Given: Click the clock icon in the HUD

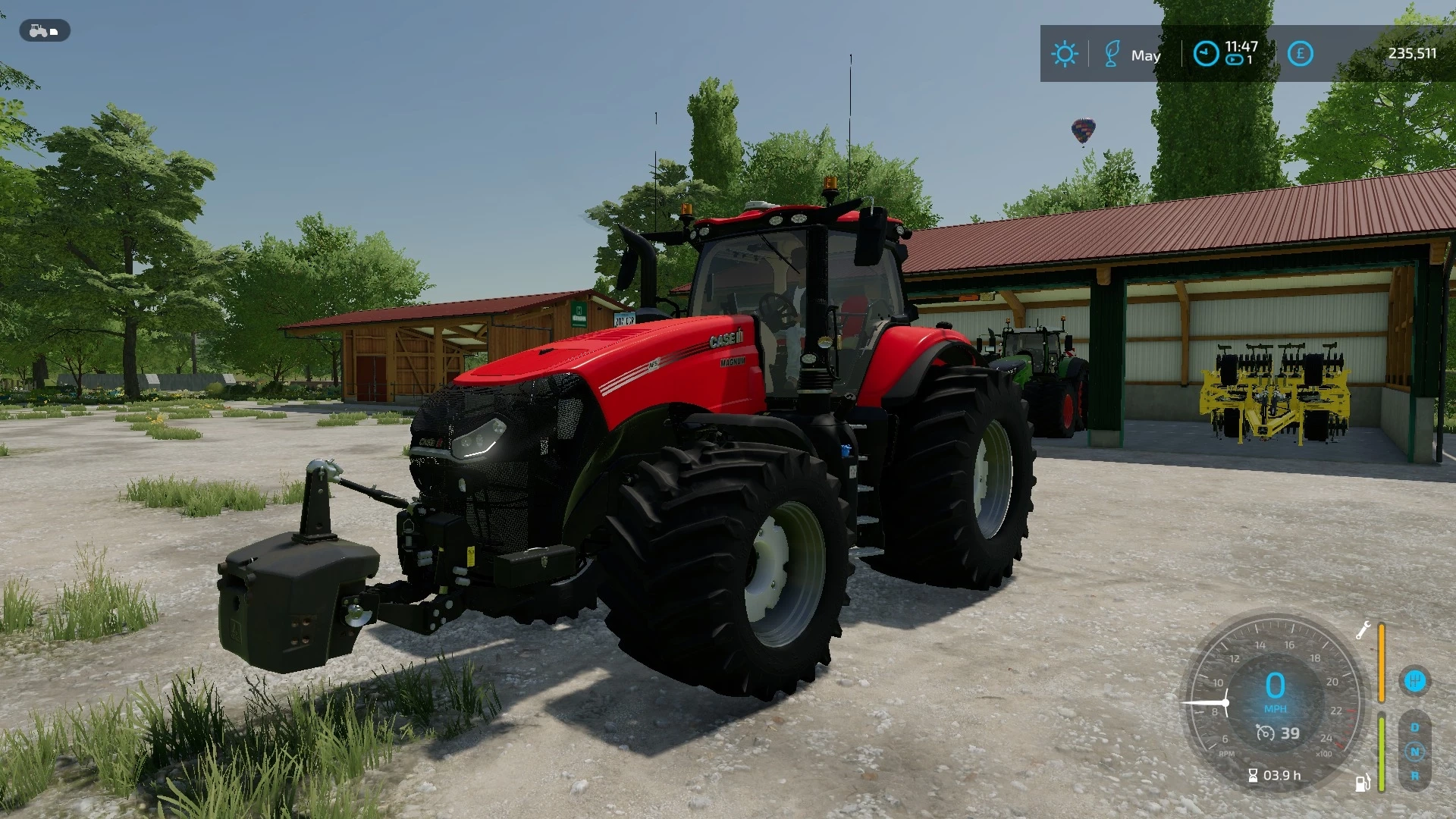Looking at the screenshot, I should tap(1206, 54).
